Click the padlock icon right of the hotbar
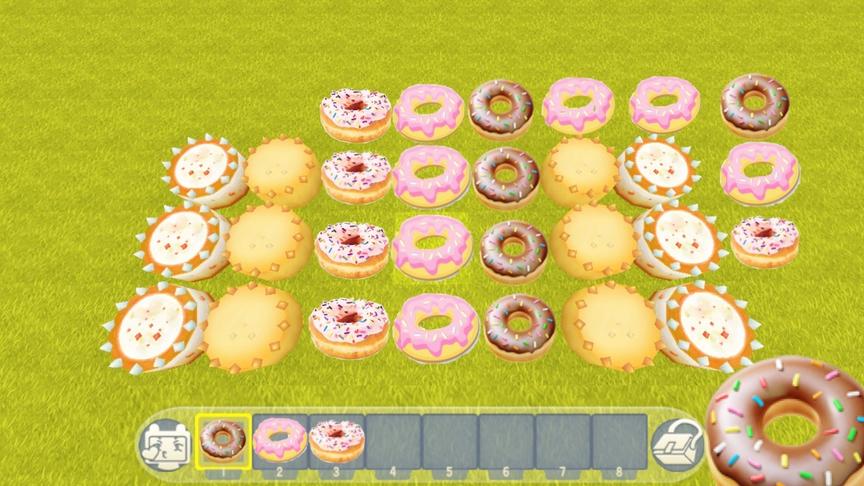 point(670,443)
